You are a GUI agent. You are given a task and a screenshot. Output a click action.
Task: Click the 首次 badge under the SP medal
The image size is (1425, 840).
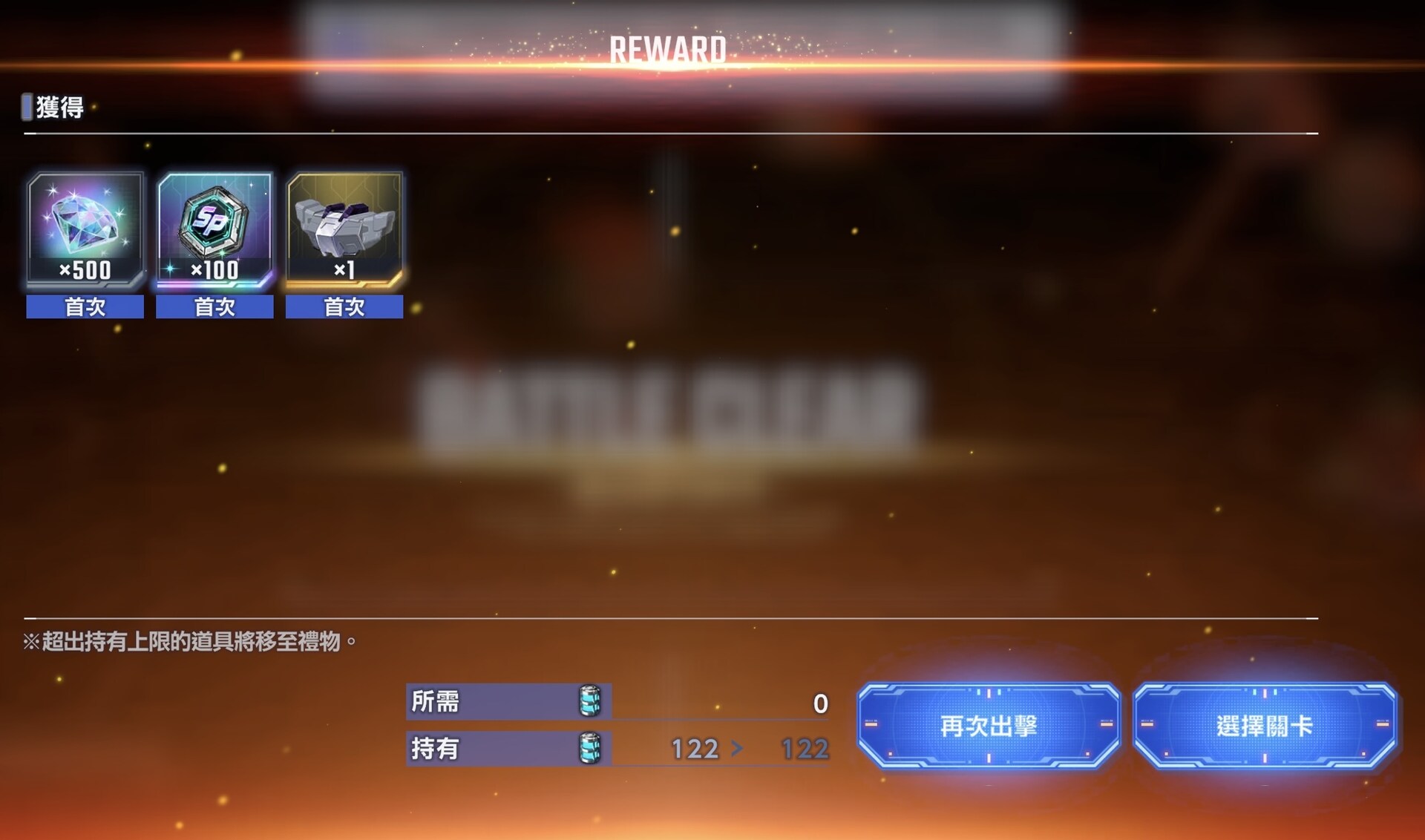tap(214, 306)
